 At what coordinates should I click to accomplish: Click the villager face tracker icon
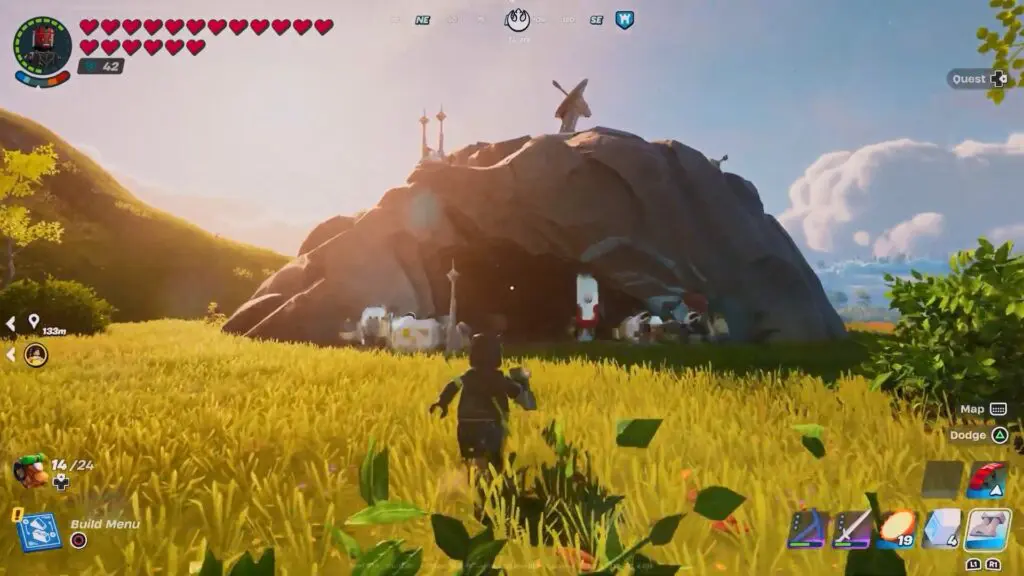[35, 354]
